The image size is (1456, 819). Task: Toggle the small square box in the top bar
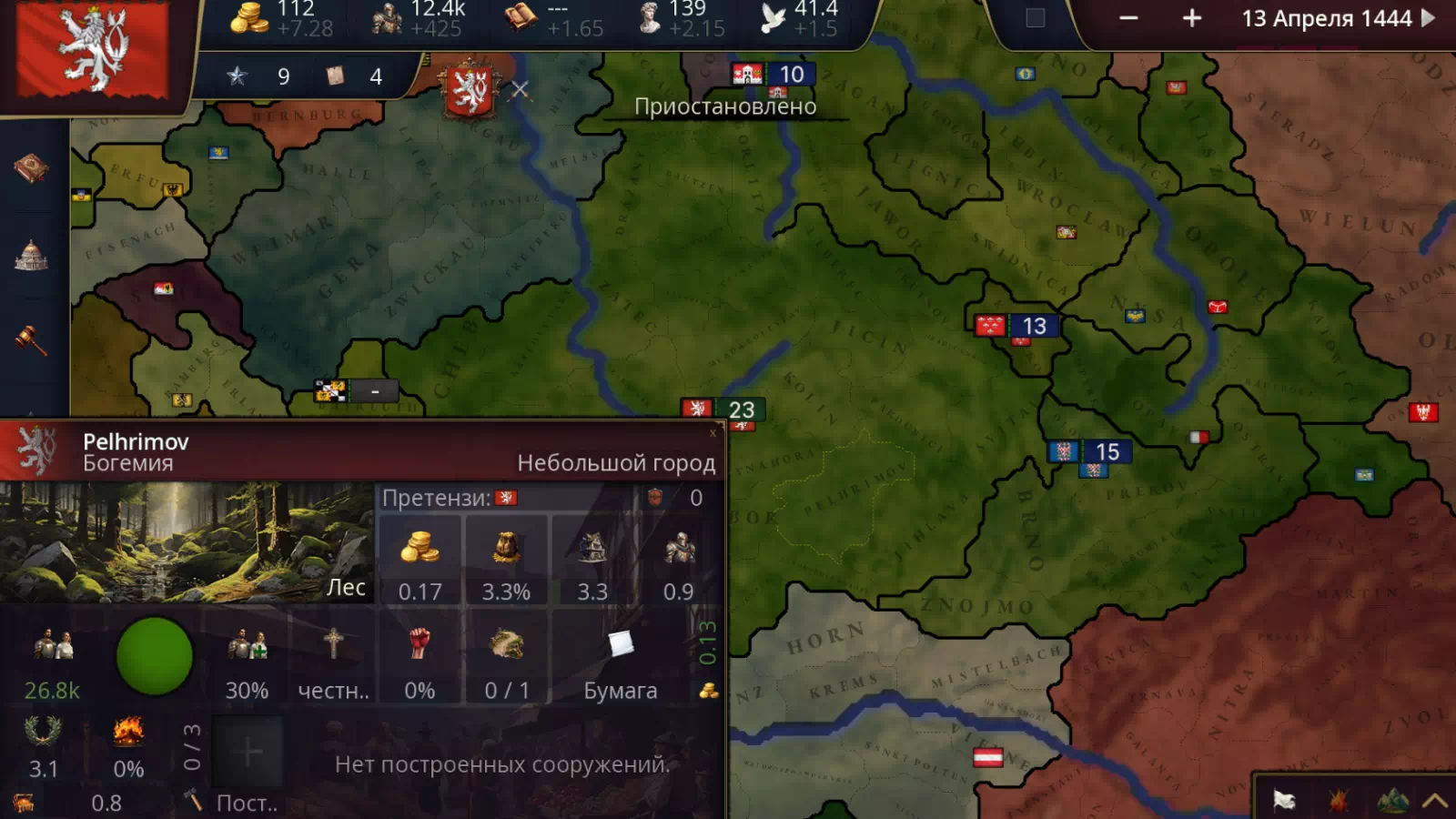(x=1035, y=18)
